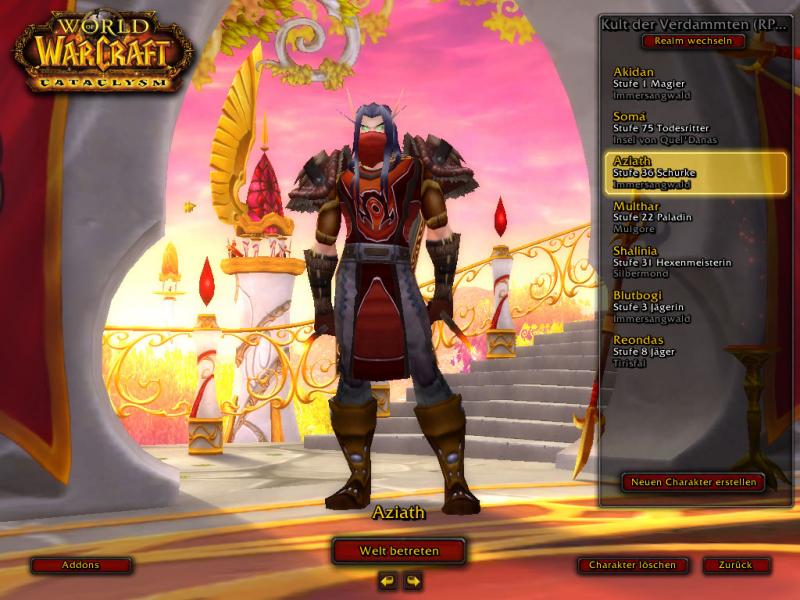The image size is (800, 600).
Task: Select Shalinia the Hexenmeisterin
Action: point(672,261)
